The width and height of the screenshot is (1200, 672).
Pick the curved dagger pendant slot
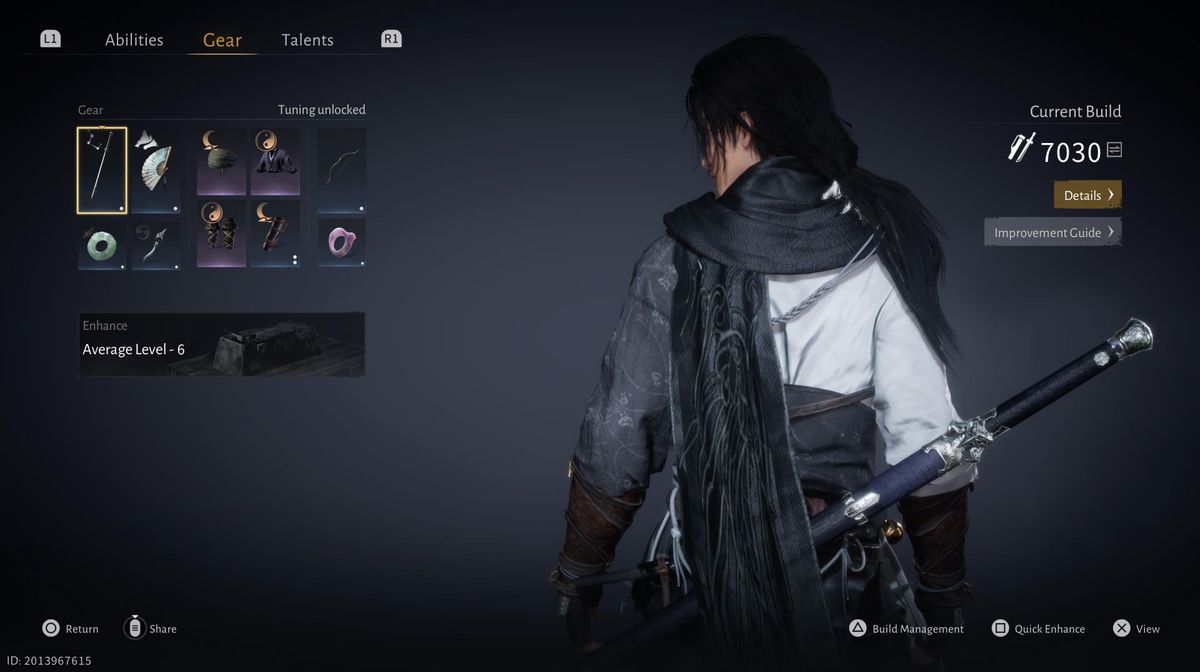click(x=156, y=245)
